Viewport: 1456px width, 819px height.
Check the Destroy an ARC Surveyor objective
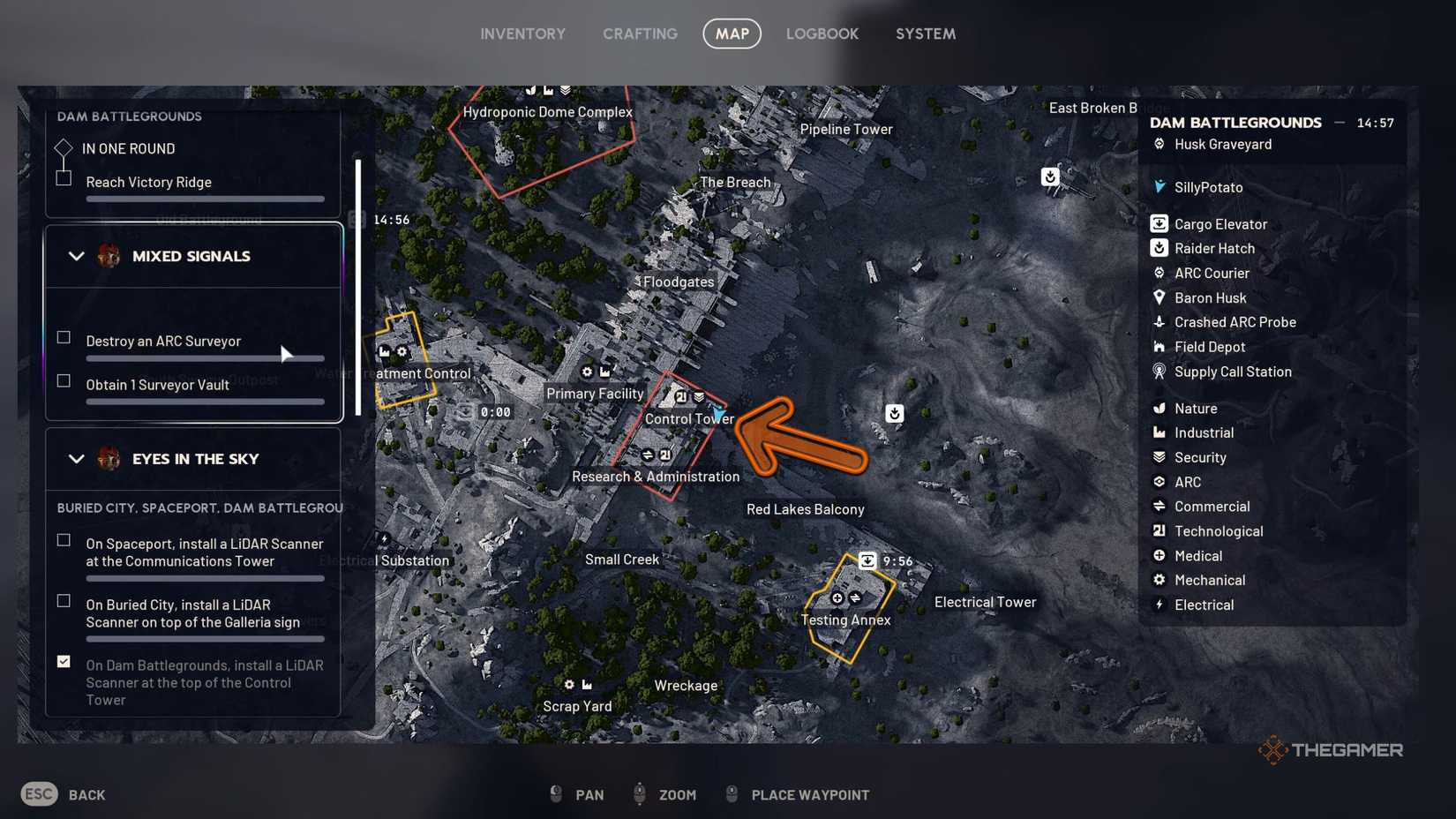tap(63, 336)
